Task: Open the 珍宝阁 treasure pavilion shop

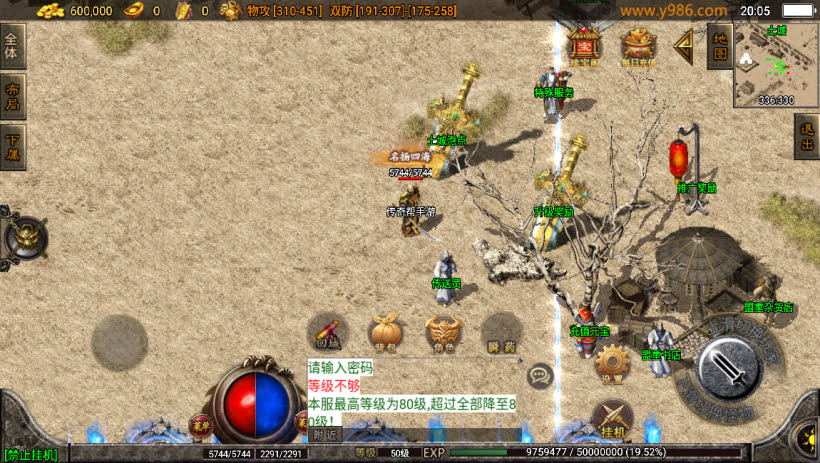Action: pyautogui.click(x=584, y=46)
